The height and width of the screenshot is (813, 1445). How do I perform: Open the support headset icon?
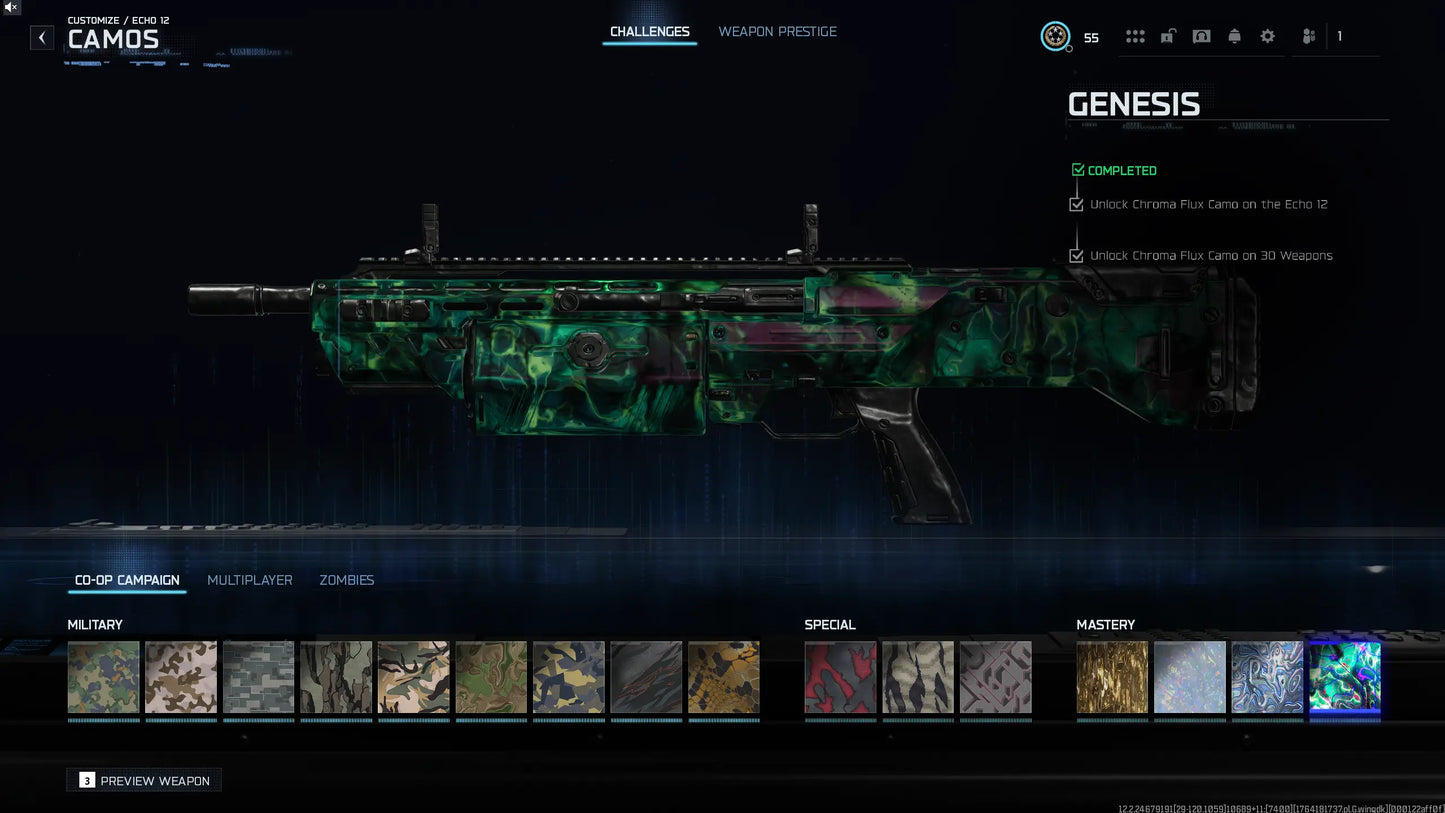tap(1201, 36)
